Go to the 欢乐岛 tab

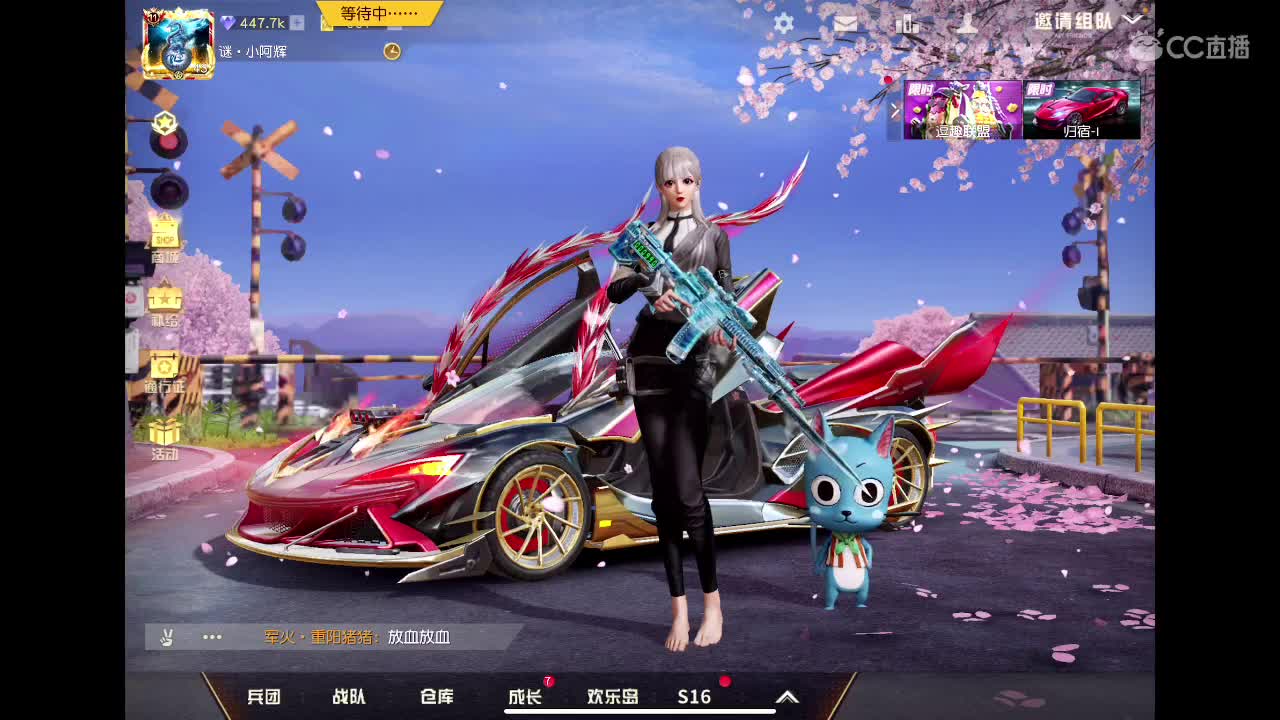point(612,698)
